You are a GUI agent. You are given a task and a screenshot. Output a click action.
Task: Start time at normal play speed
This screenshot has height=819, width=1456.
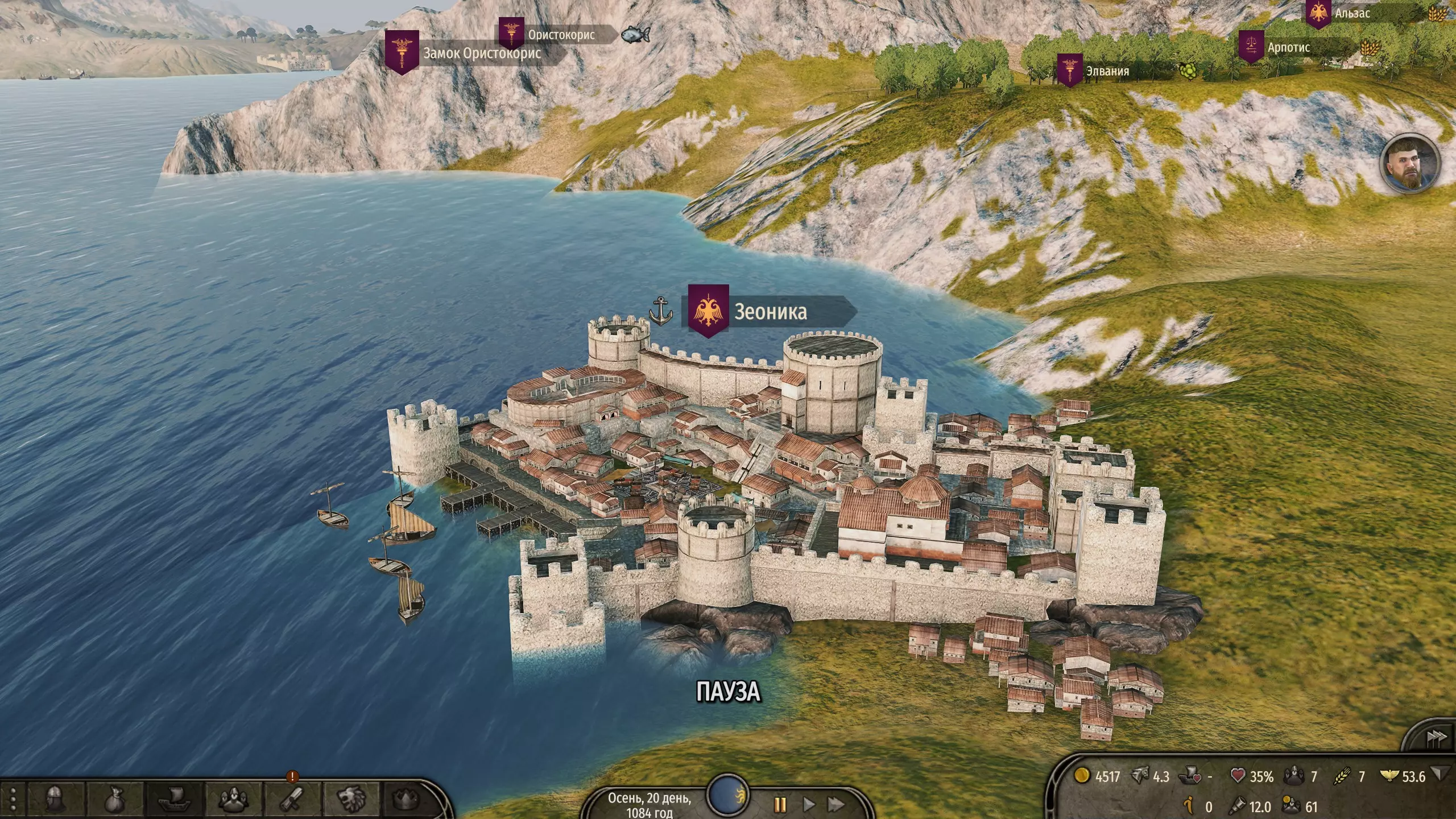809,805
